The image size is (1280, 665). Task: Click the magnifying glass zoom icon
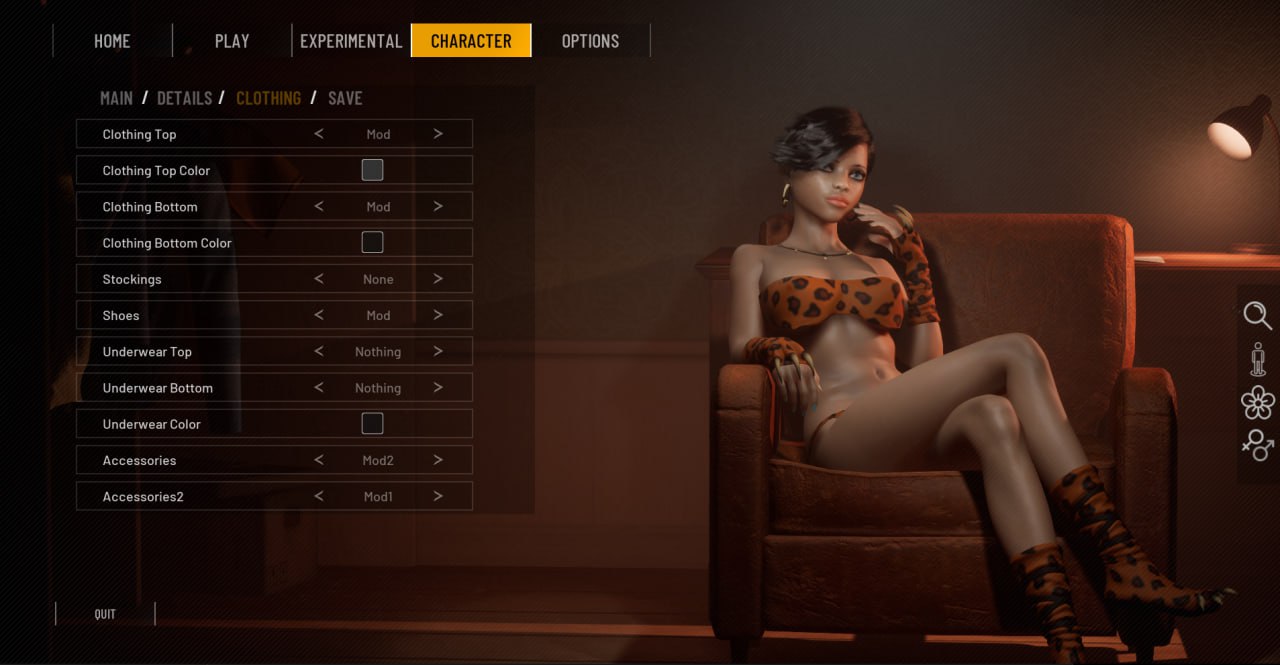tap(1257, 316)
